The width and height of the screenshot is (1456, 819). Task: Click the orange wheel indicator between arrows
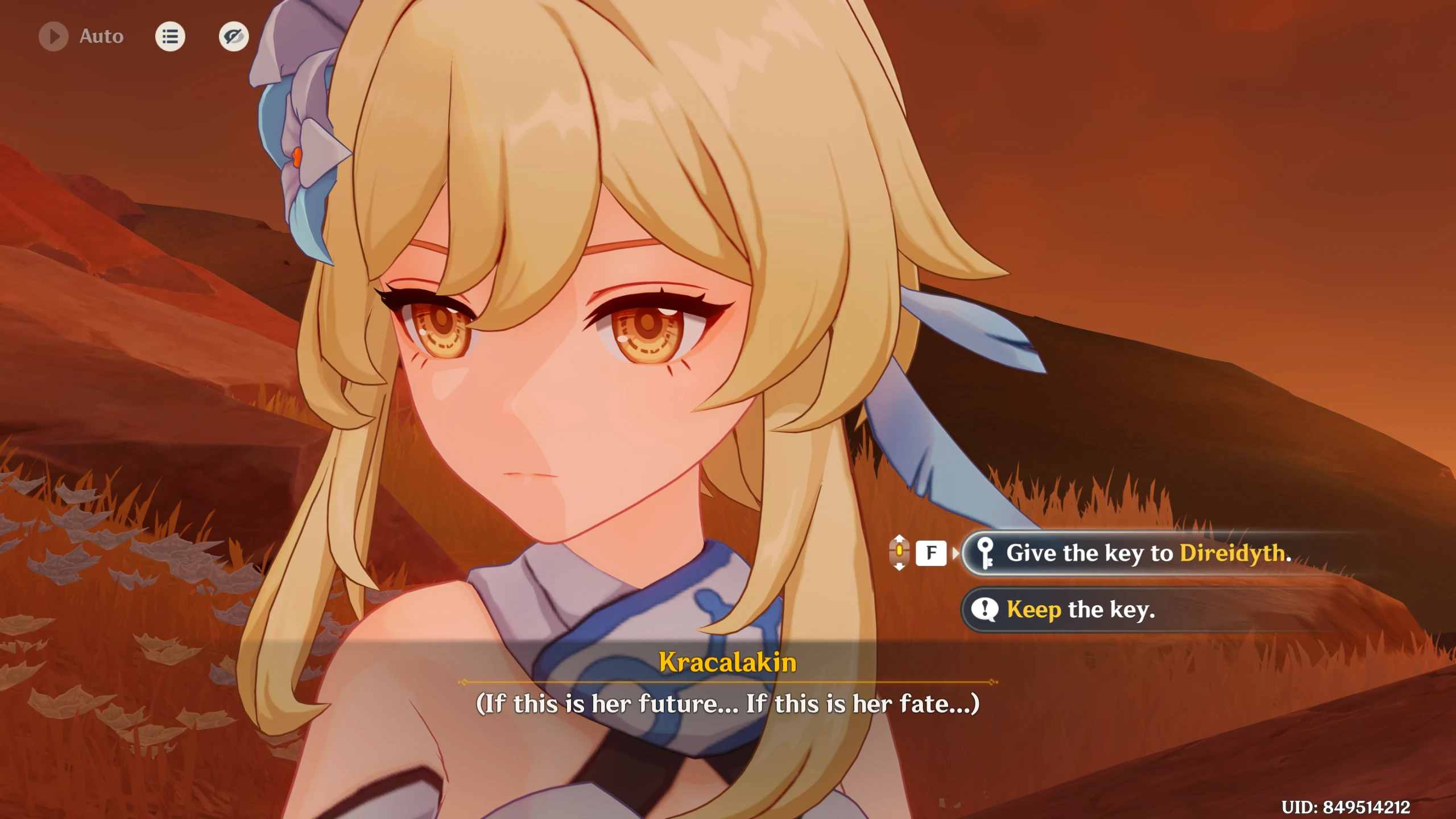(899, 551)
